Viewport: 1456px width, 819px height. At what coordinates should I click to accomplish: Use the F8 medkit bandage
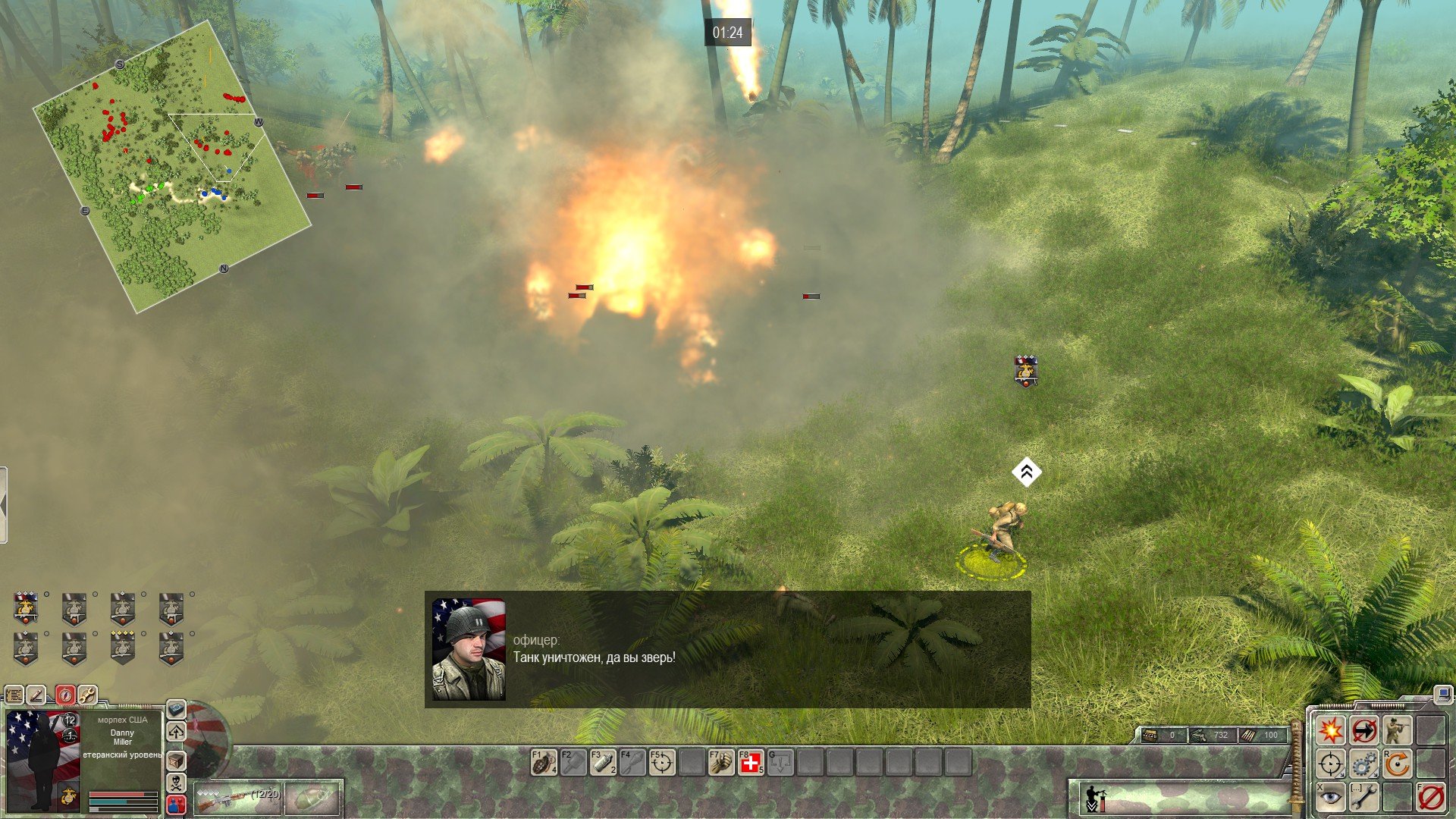(751, 762)
